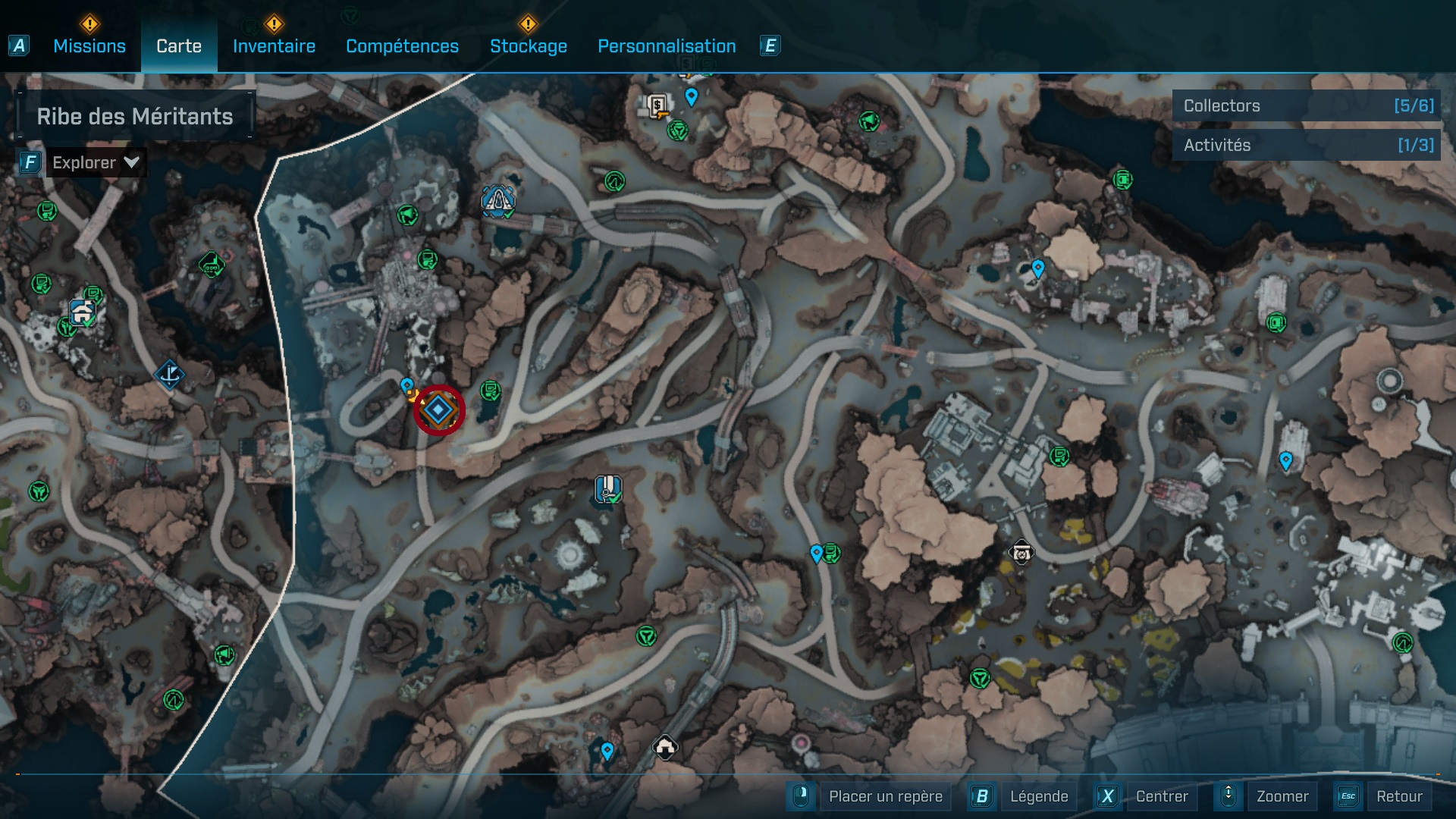Open the Inventaire tab
Image resolution: width=1456 pixels, height=819 pixels.
tap(274, 45)
